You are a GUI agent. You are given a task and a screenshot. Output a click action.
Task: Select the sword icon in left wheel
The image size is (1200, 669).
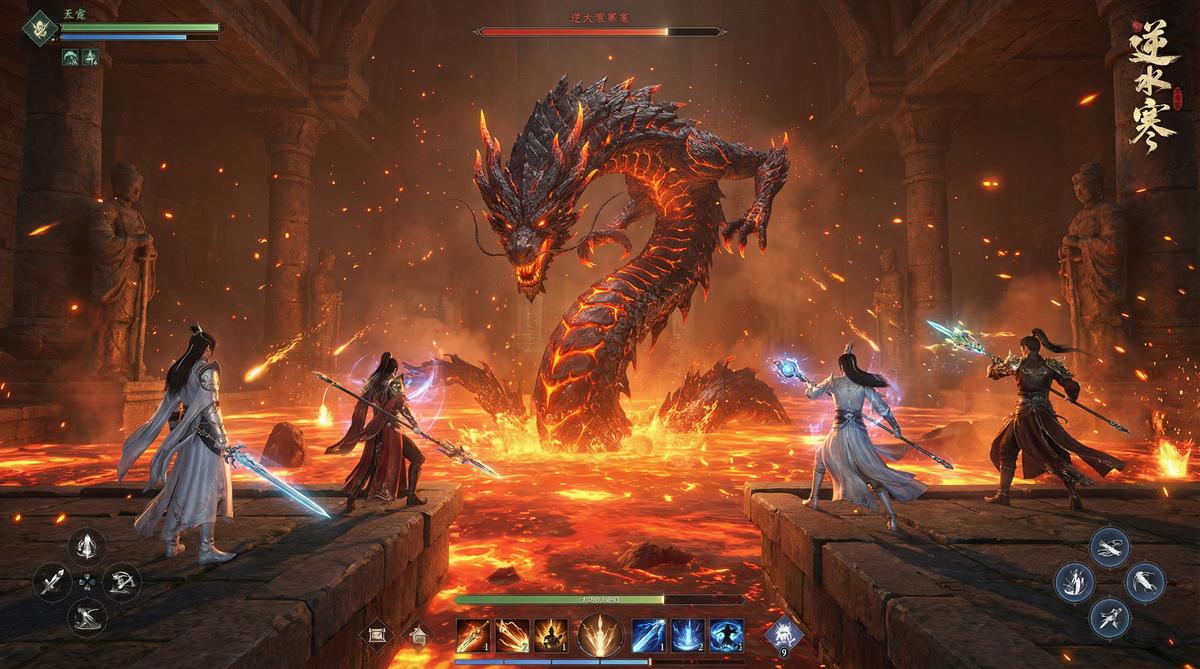[52, 580]
